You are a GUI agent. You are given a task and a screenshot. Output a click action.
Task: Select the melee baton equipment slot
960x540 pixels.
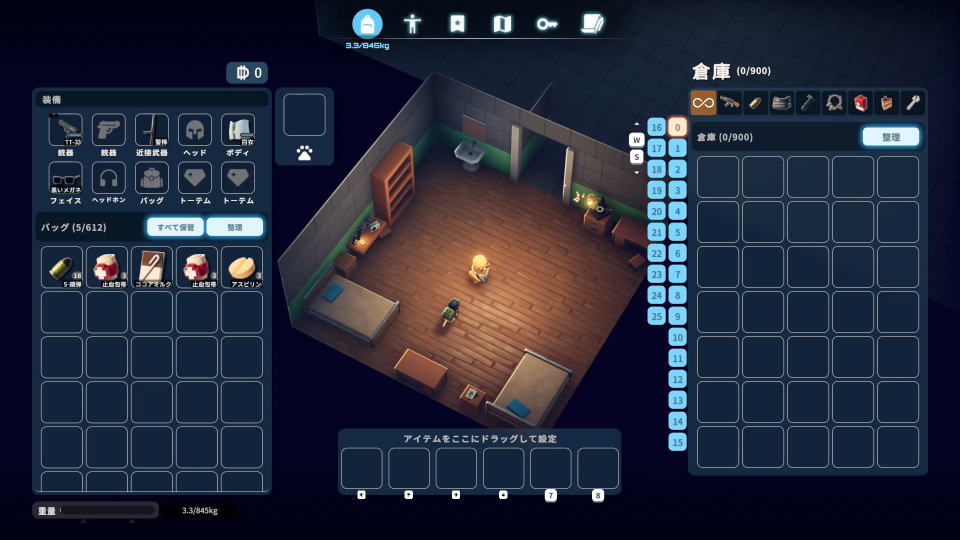click(151, 132)
